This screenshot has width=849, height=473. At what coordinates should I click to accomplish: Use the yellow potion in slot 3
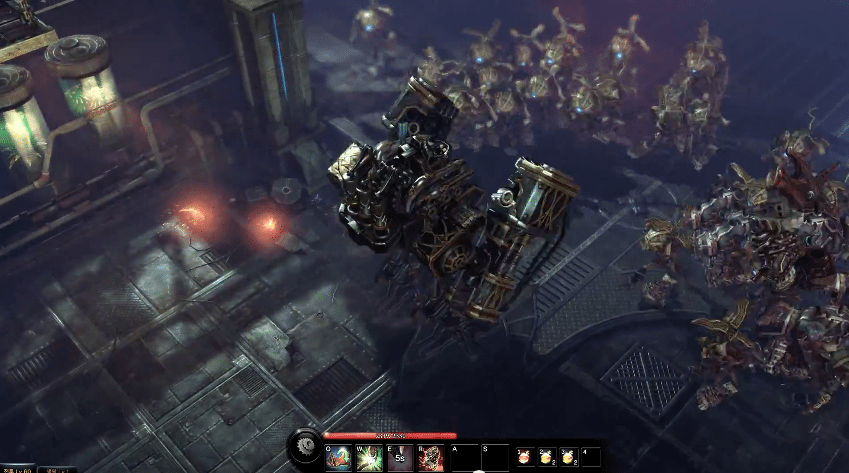pyautogui.click(x=569, y=458)
